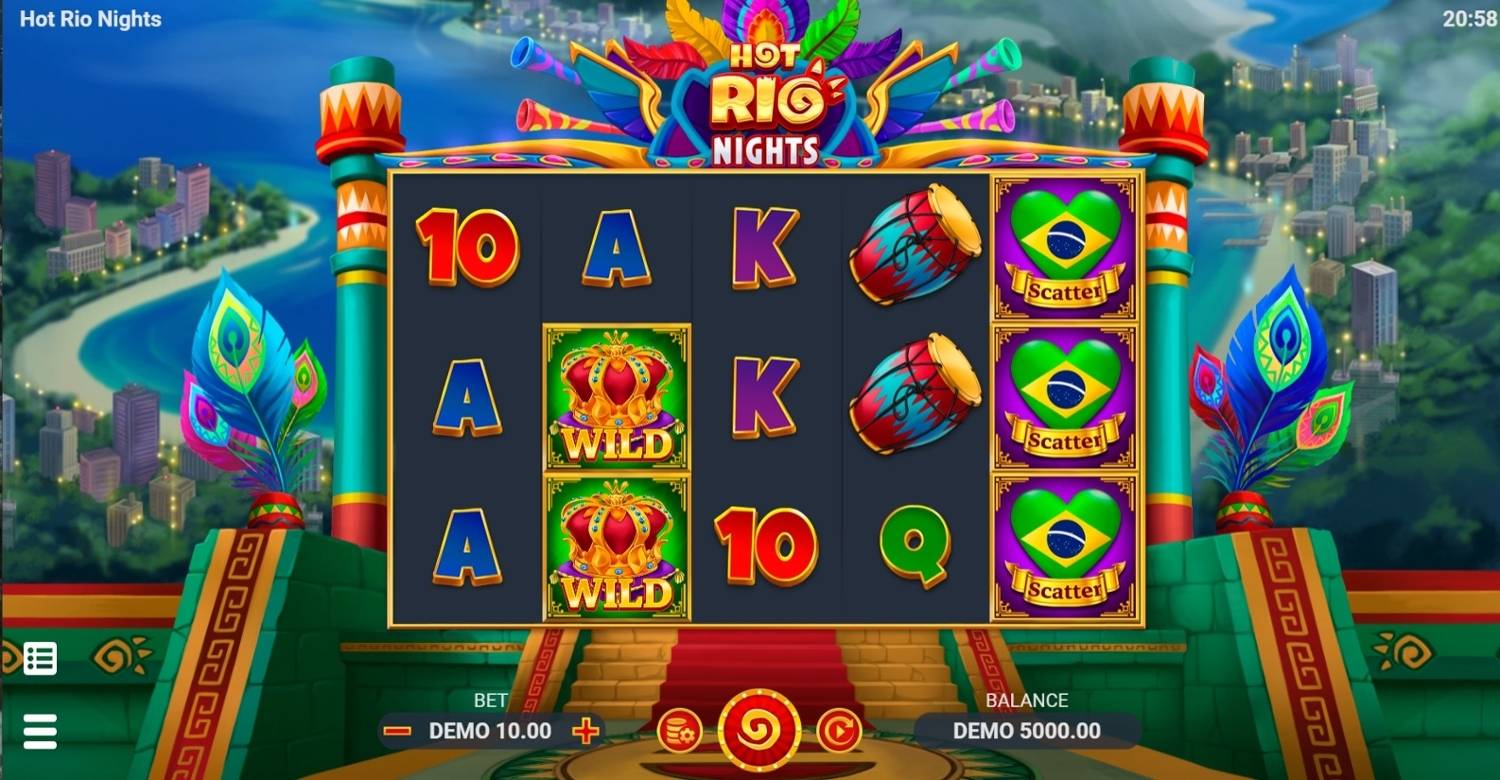Open the hamburger menu icon
The width and height of the screenshot is (1500, 780).
tap(38, 730)
